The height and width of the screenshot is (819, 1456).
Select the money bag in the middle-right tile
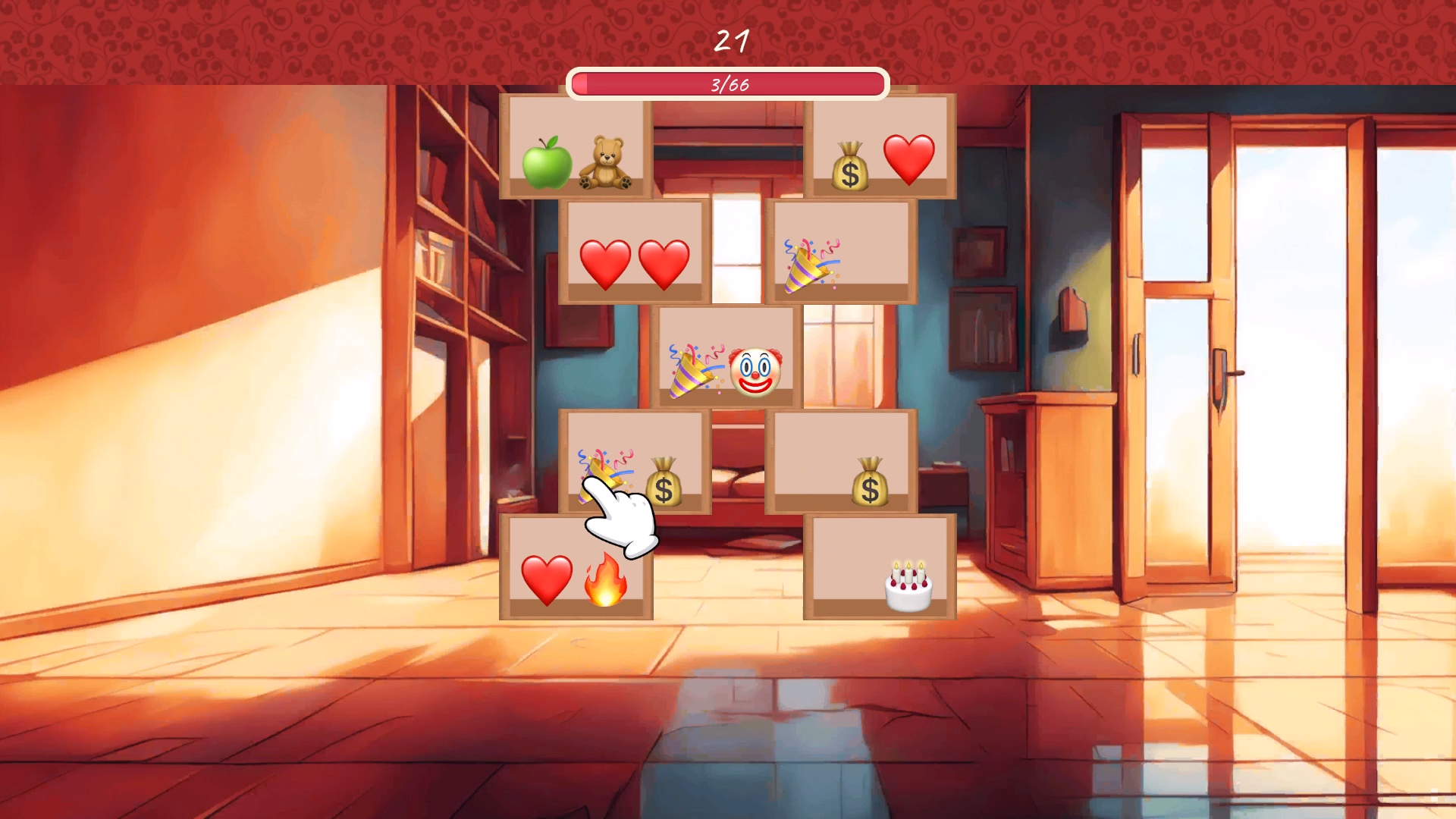871,482
